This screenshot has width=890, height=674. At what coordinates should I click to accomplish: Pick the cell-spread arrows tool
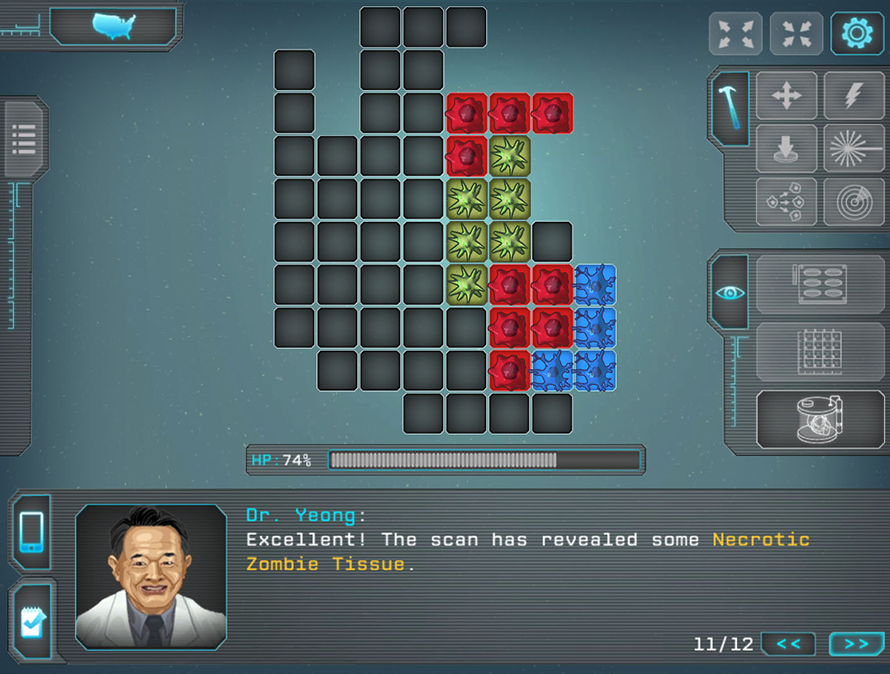coord(786,201)
